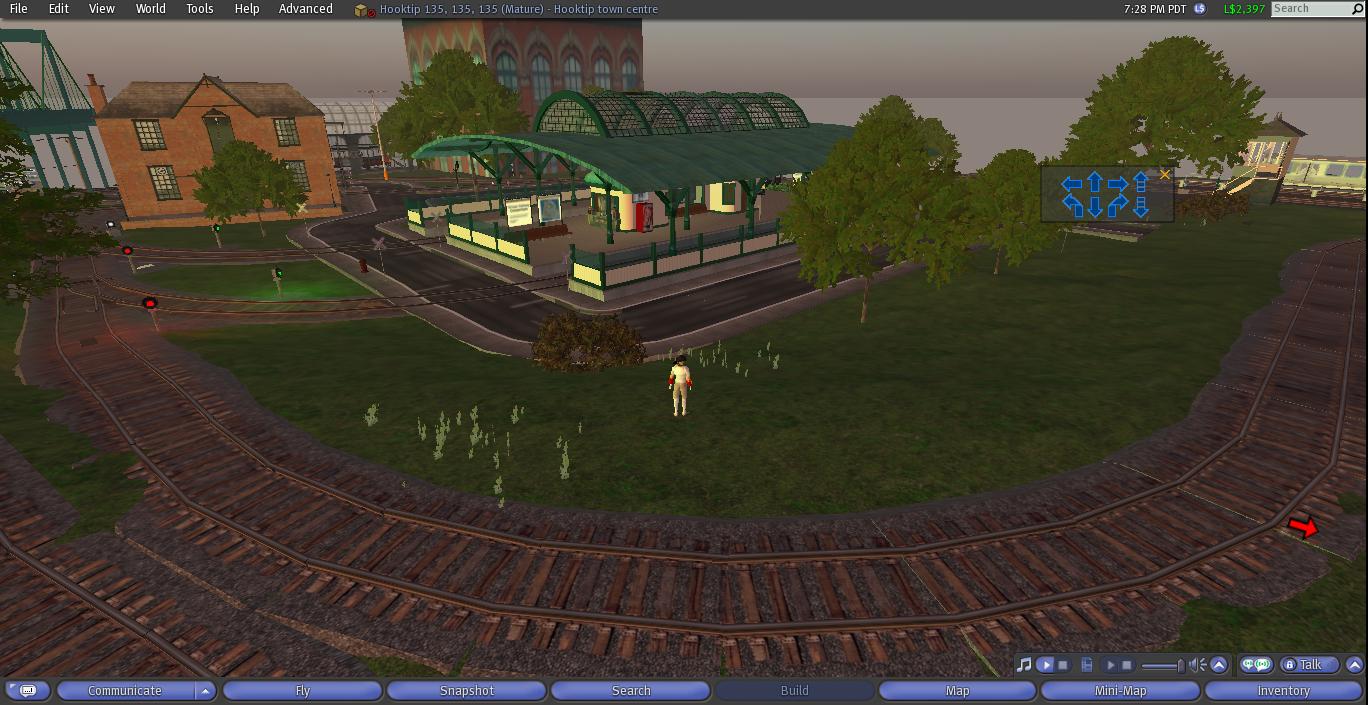Open the File menu
The width and height of the screenshot is (1368, 705).
[18, 9]
